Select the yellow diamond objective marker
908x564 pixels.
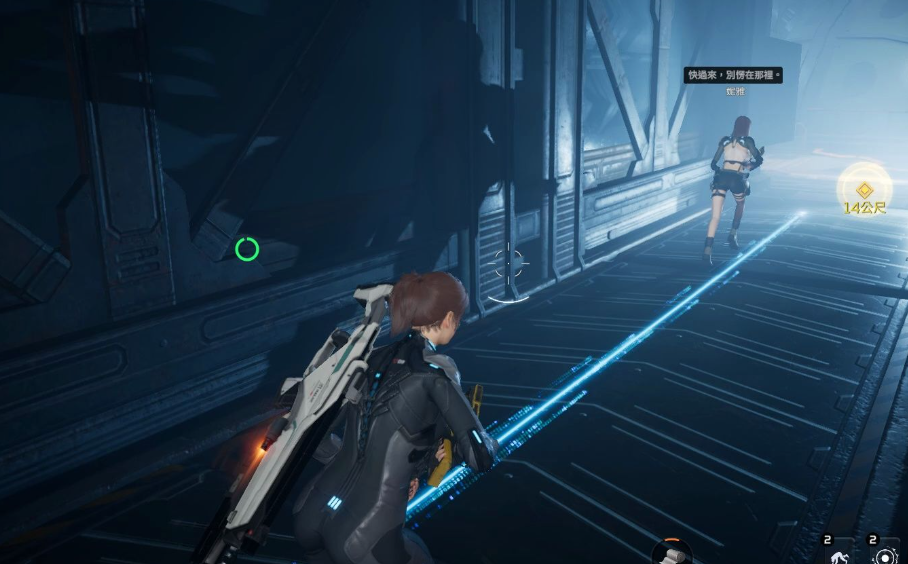point(864,189)
